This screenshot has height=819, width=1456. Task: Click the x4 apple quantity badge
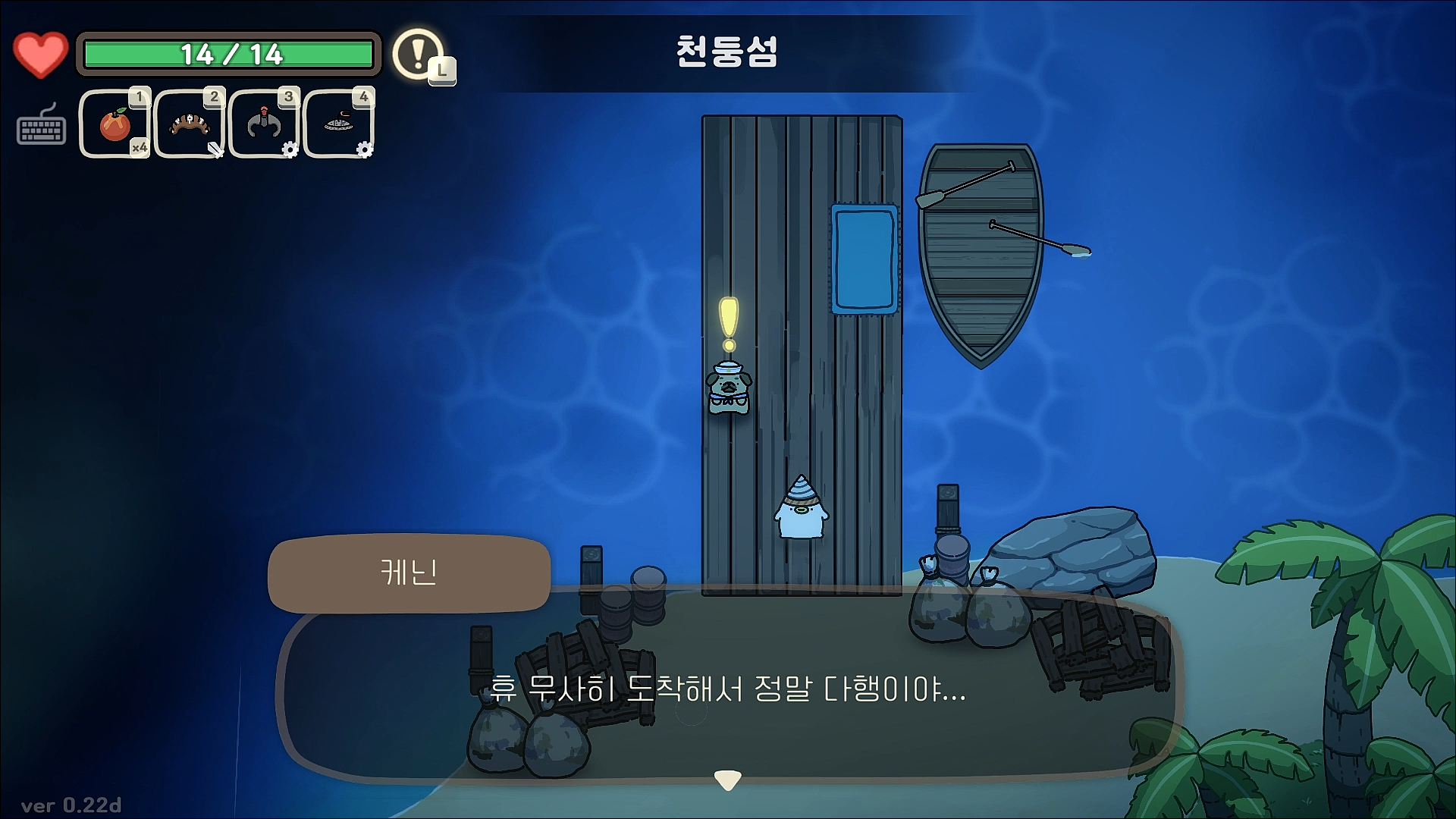coord(138,149)
